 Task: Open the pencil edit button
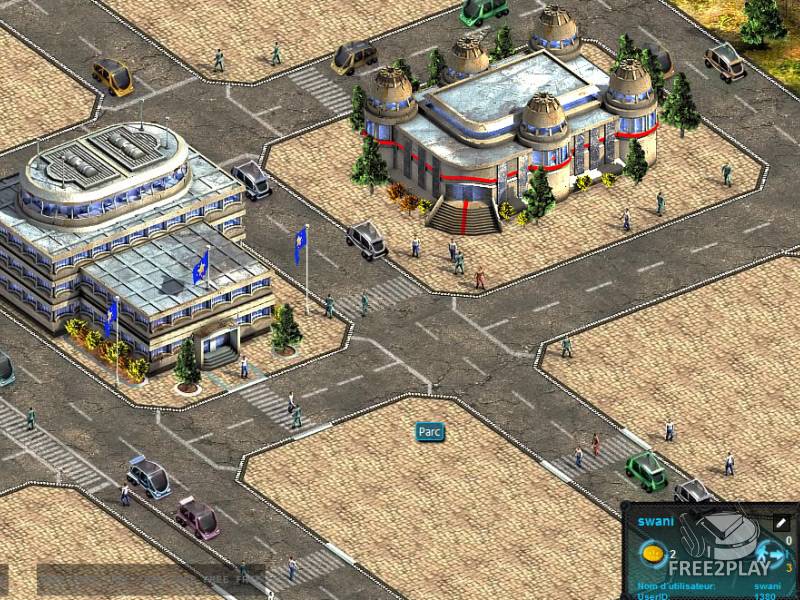[x=782, y=522]
